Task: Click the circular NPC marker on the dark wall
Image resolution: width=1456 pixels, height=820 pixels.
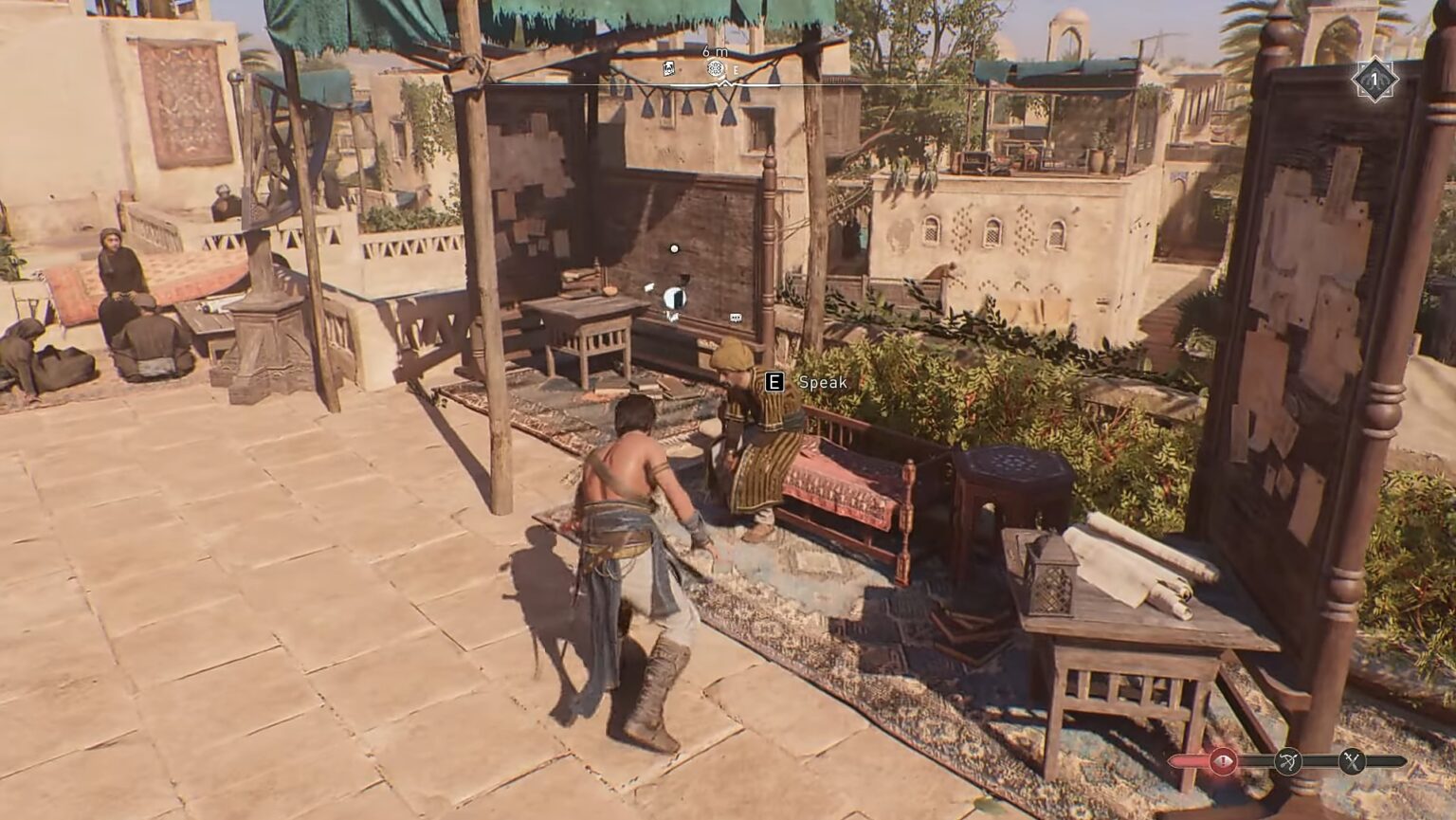Action: (674, 296)
